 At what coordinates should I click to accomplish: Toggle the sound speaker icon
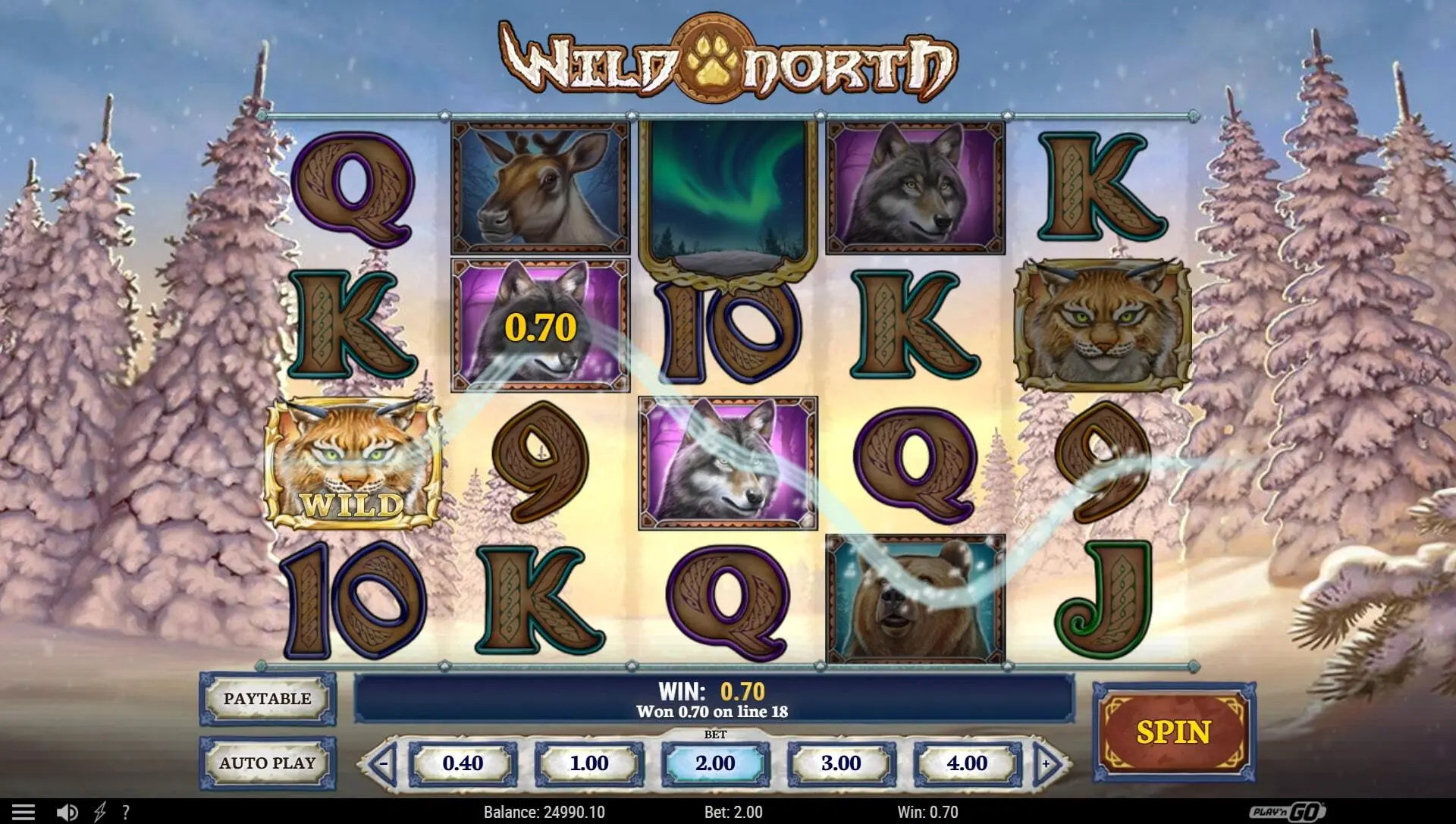click(x=67, y=812)
